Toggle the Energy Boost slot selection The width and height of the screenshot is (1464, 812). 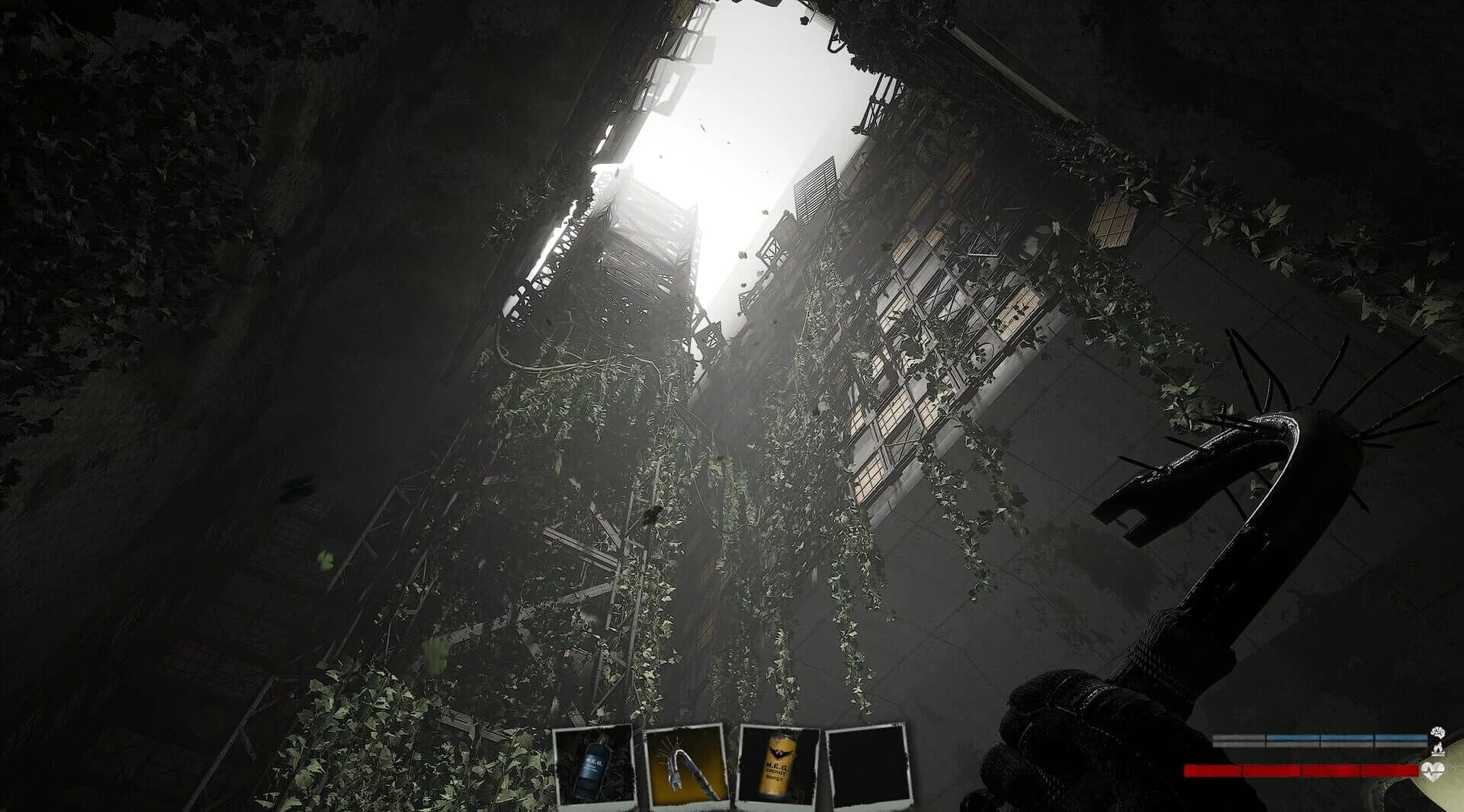pyautogui.click(x=778, y=766)
